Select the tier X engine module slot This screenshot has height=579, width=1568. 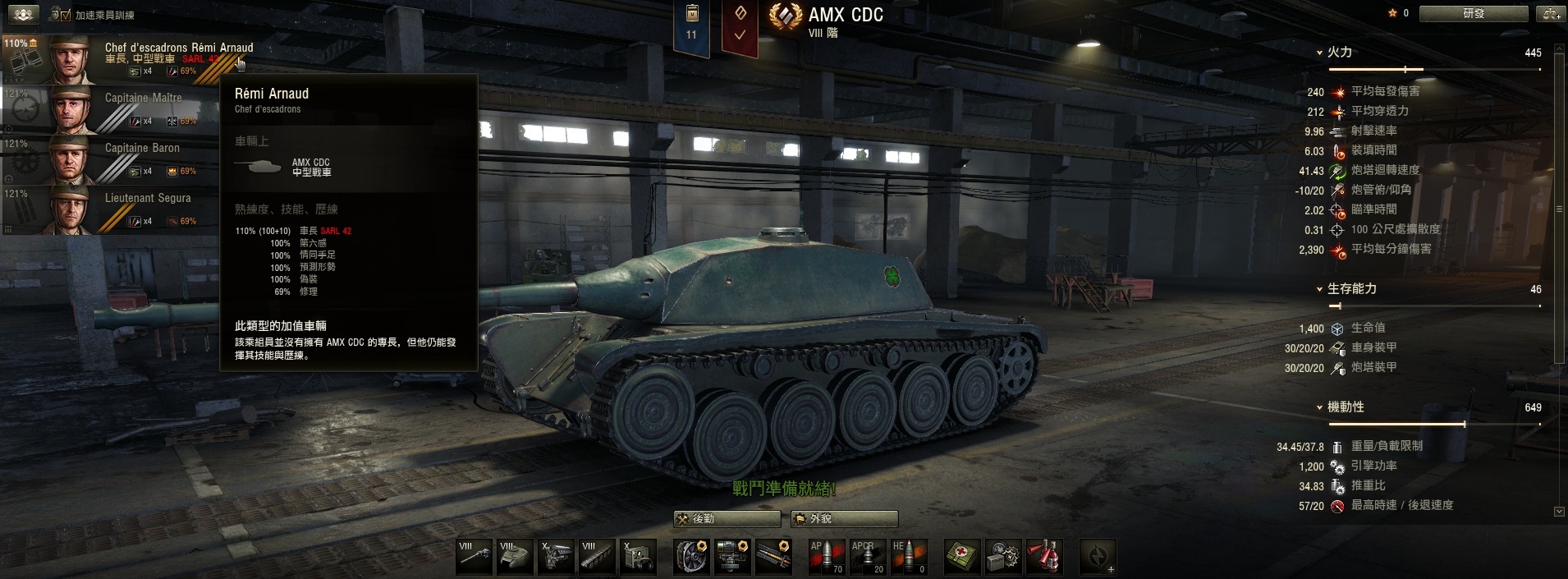click(x=556, y=556)
